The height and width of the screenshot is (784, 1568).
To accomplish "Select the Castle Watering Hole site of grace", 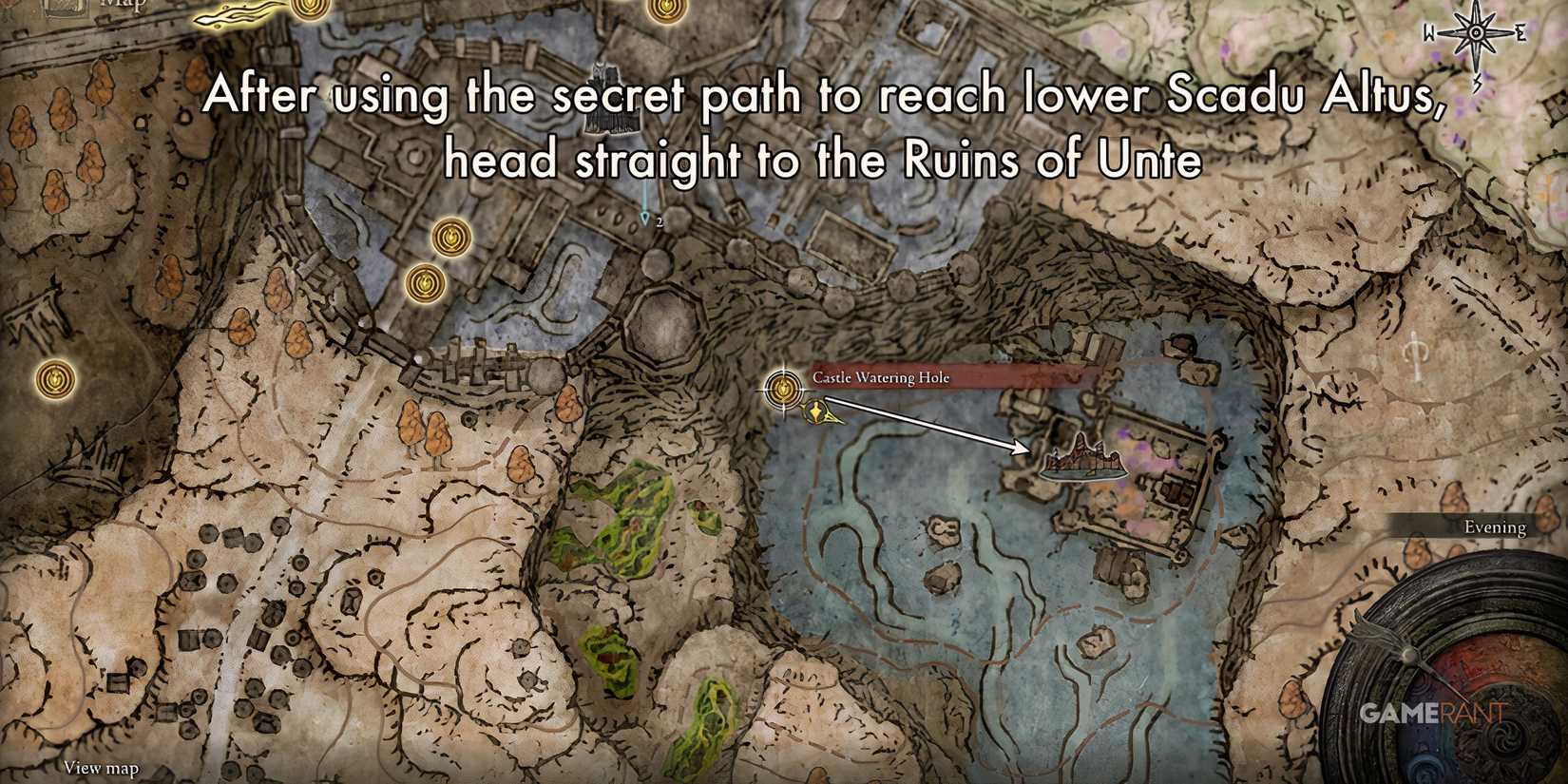I will click(783, 390).
